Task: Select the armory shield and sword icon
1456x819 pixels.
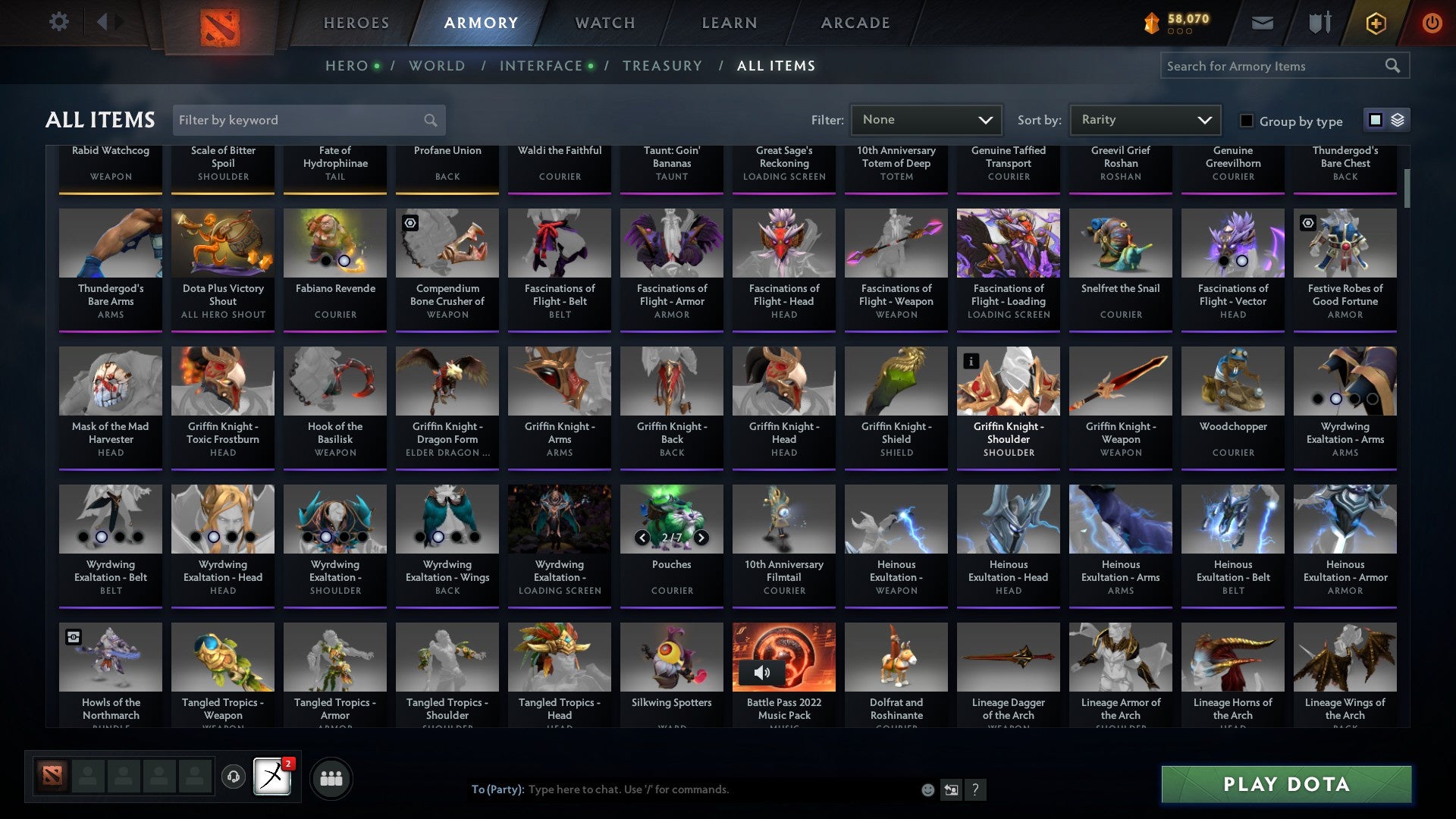Action: (1319, 23)
